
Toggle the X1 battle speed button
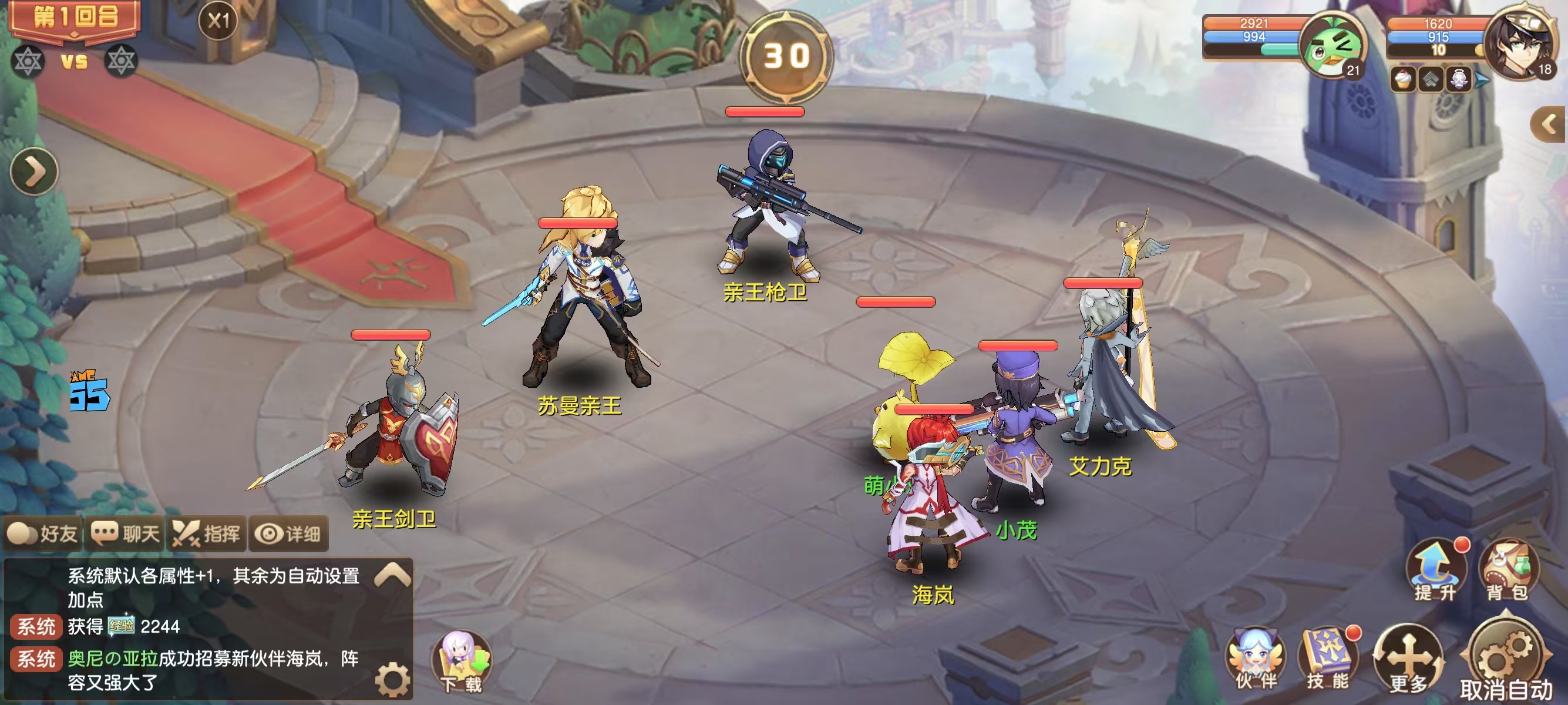point(218,22)
